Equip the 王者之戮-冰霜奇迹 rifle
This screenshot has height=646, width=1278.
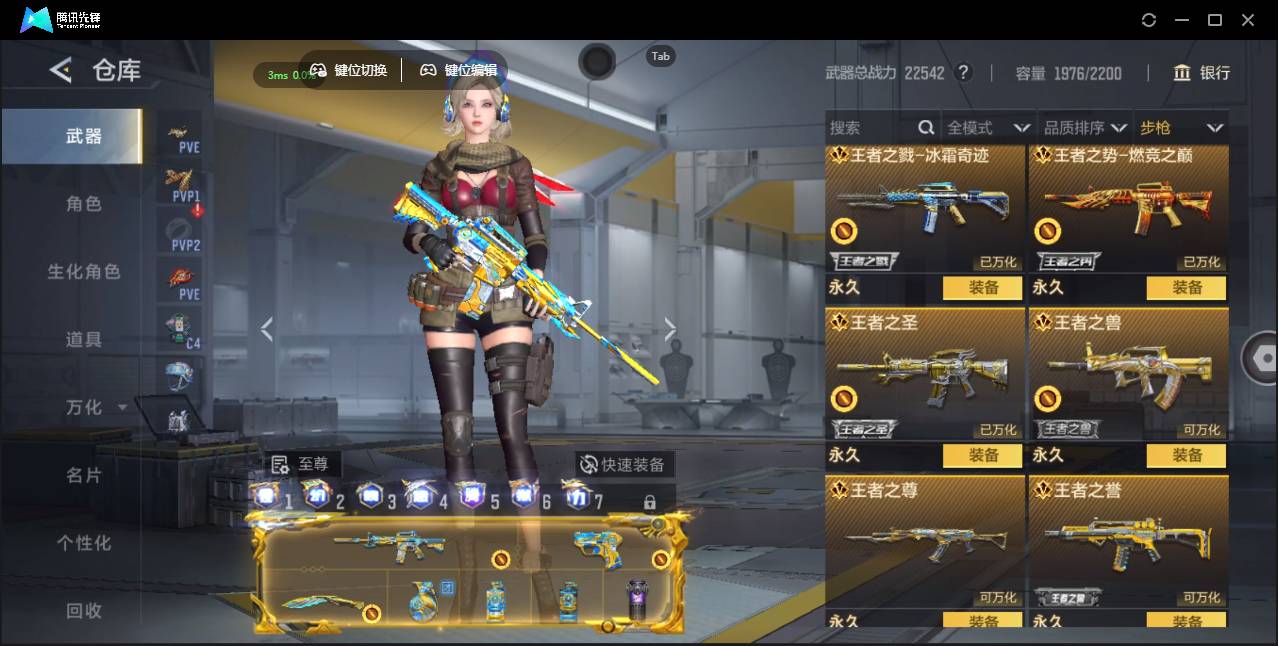(x=982, y=288)
